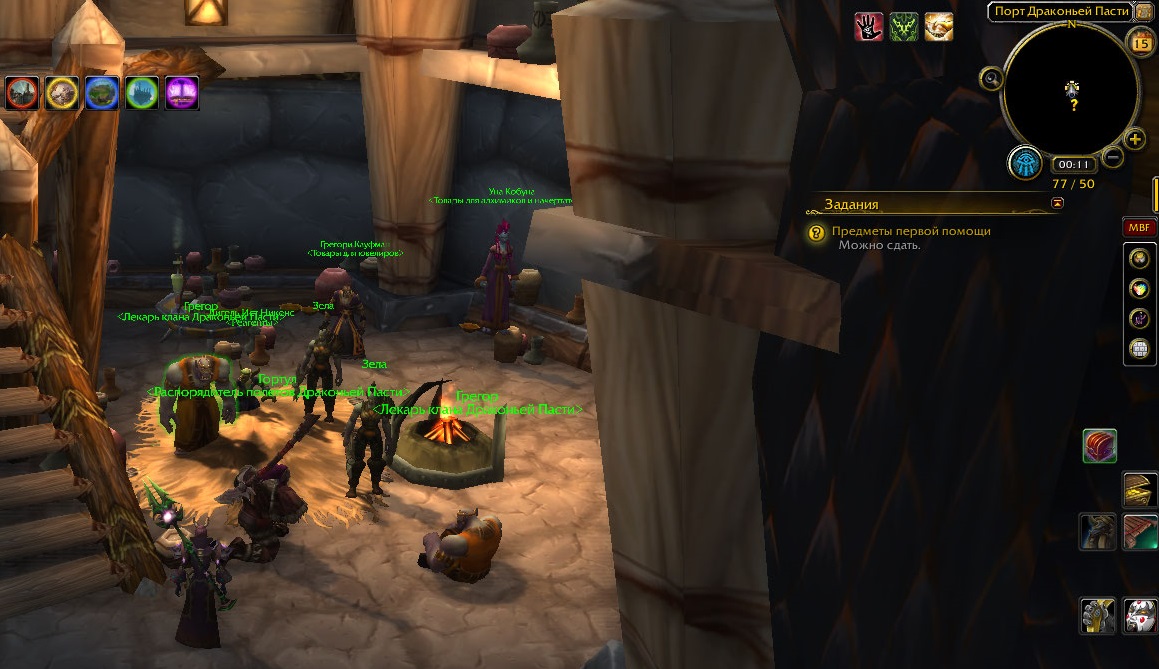Click the minimap
Image resolution: width=1159 pixels, height=669 pixels.
tap(1071, 88)
